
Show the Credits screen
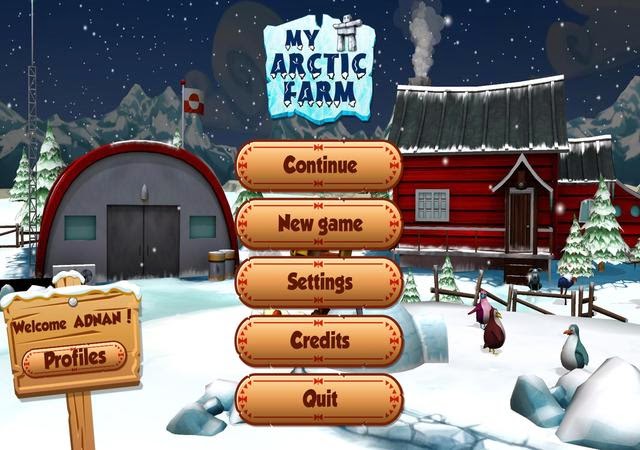(319, 341)
